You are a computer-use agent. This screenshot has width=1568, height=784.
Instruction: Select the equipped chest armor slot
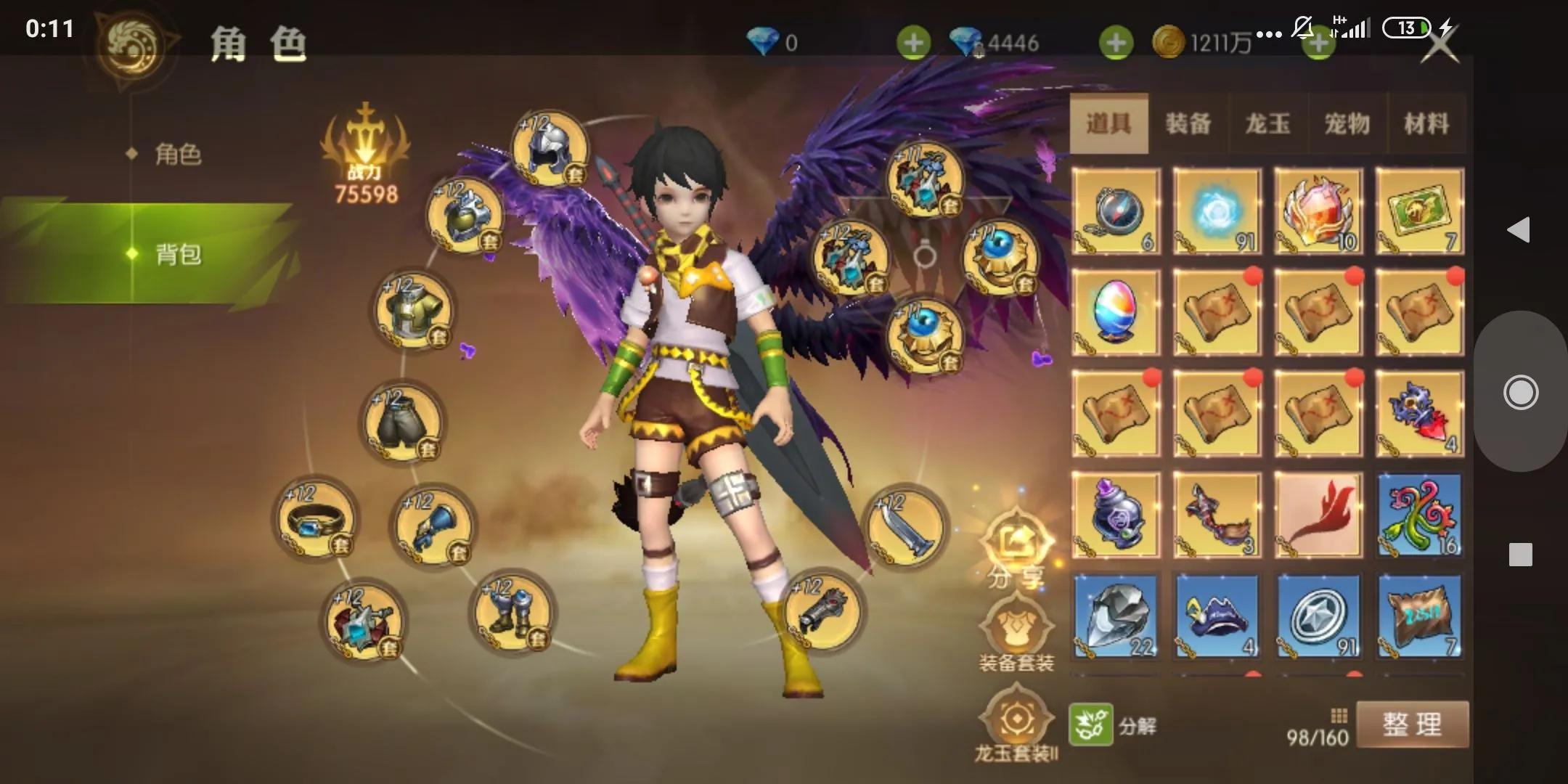(414, 311)
